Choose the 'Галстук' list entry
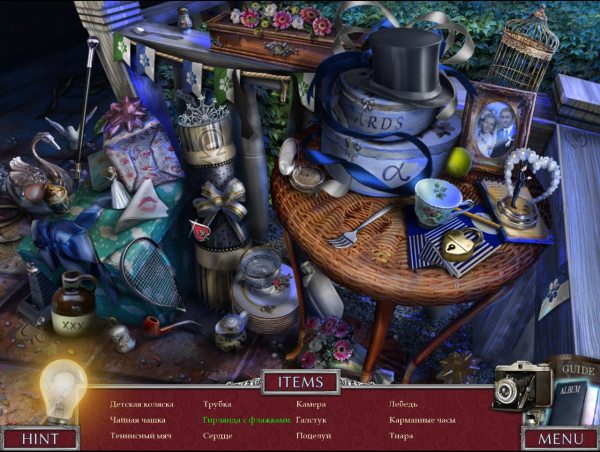 click(x=312, y=420)
